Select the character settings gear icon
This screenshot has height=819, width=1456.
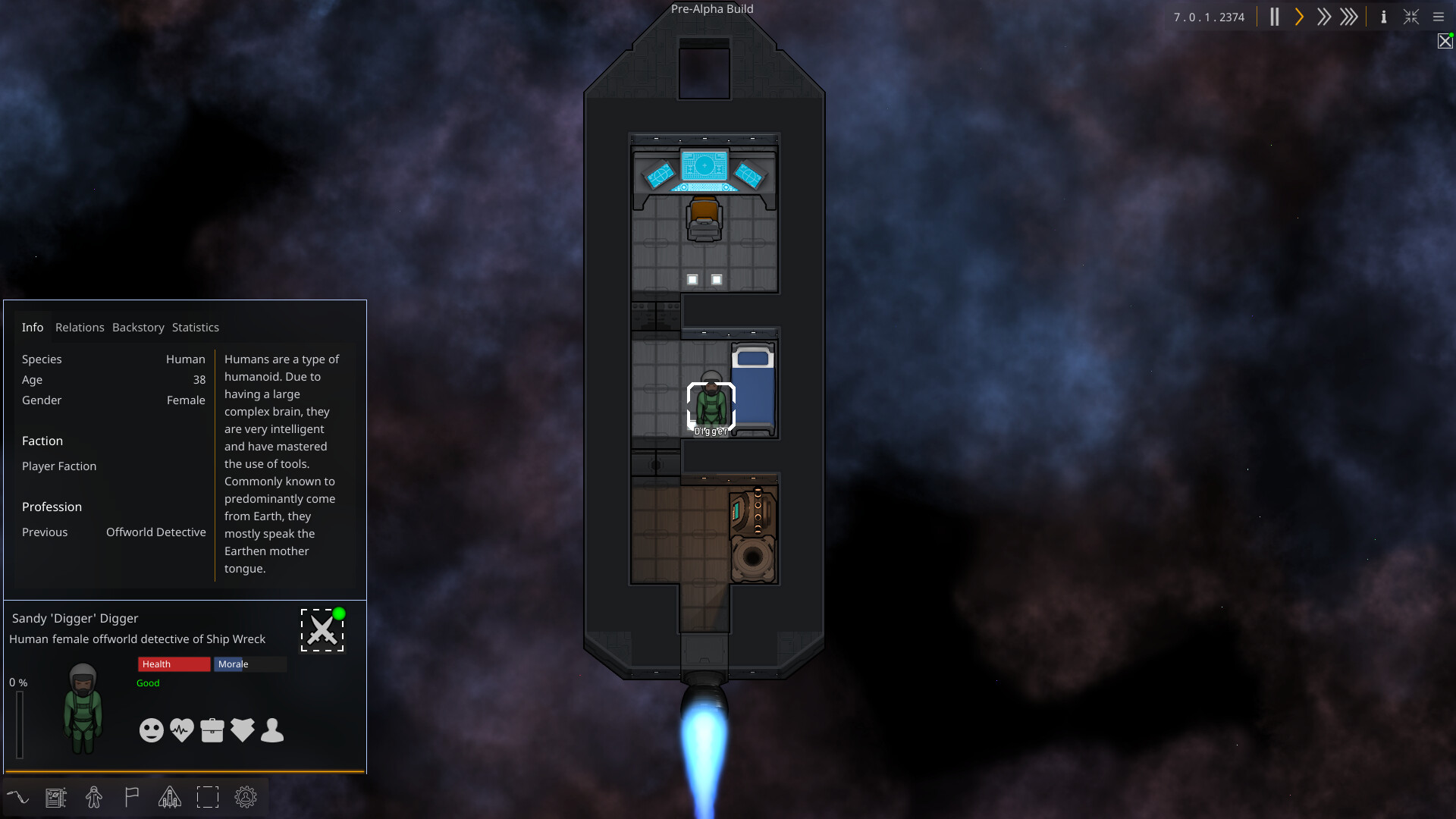[x=246, y=797]
